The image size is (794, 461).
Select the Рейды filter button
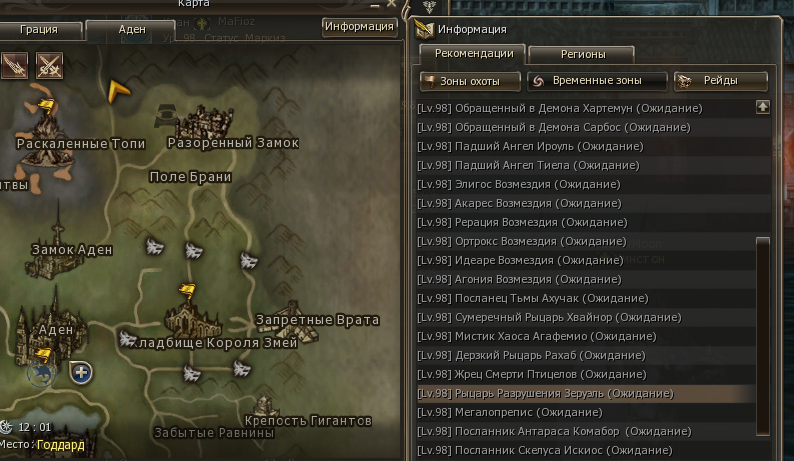(x=721, y=81)
